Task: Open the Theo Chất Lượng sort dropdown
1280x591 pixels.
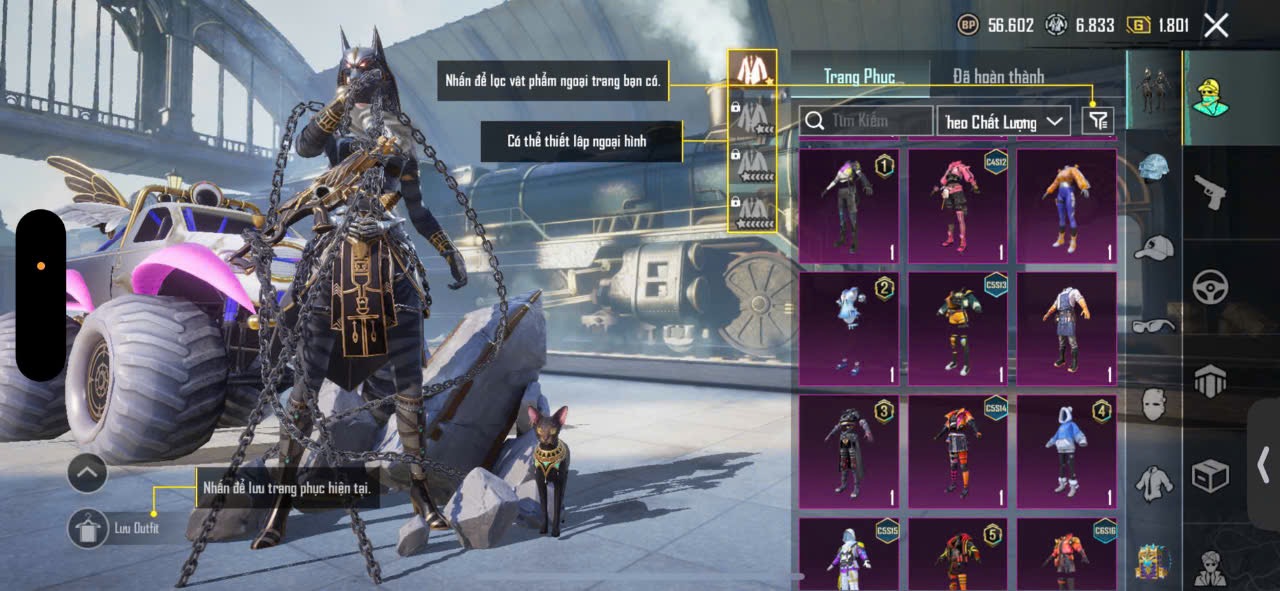Action: [x=1004, y=121]
